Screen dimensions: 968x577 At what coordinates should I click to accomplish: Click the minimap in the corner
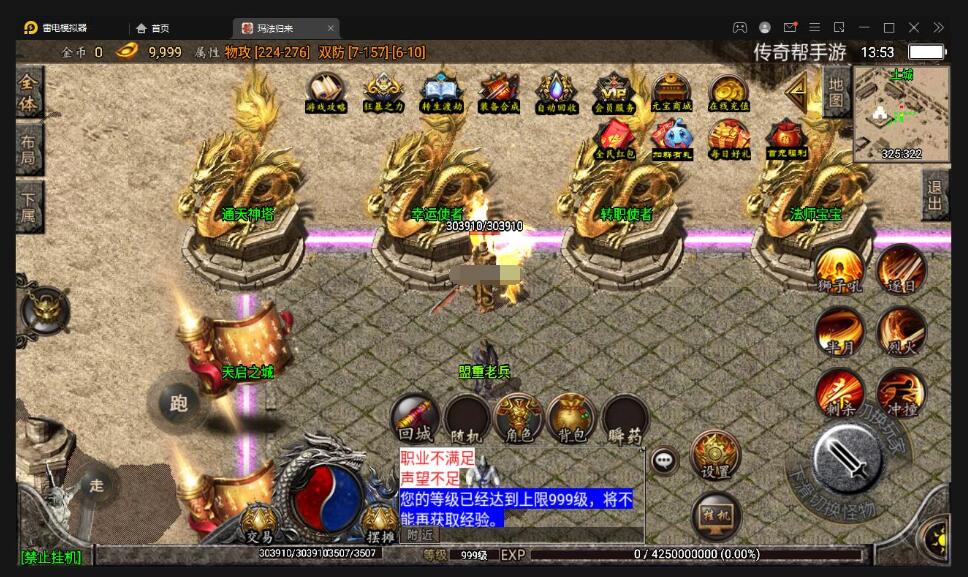point(901,113)
